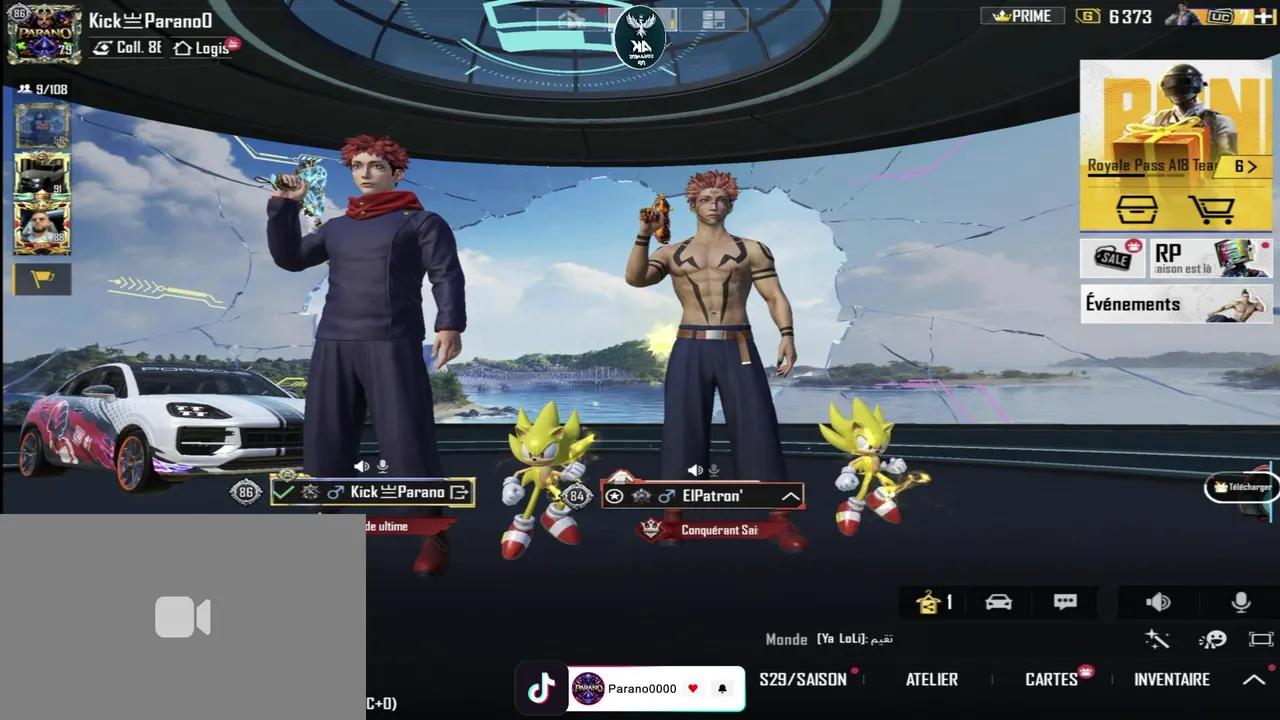Open the emote smiley icon

[x=1214, y=640]
